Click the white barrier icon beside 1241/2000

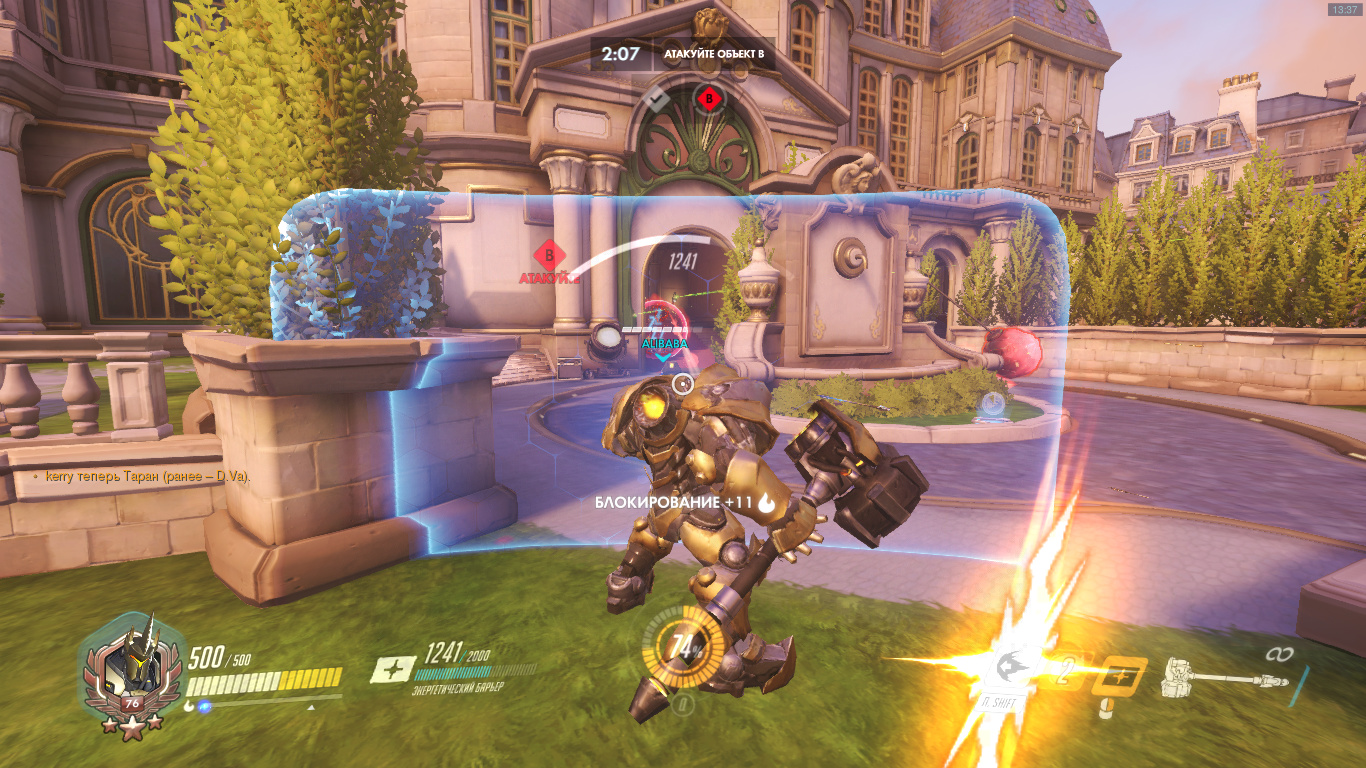click(393, 669)
